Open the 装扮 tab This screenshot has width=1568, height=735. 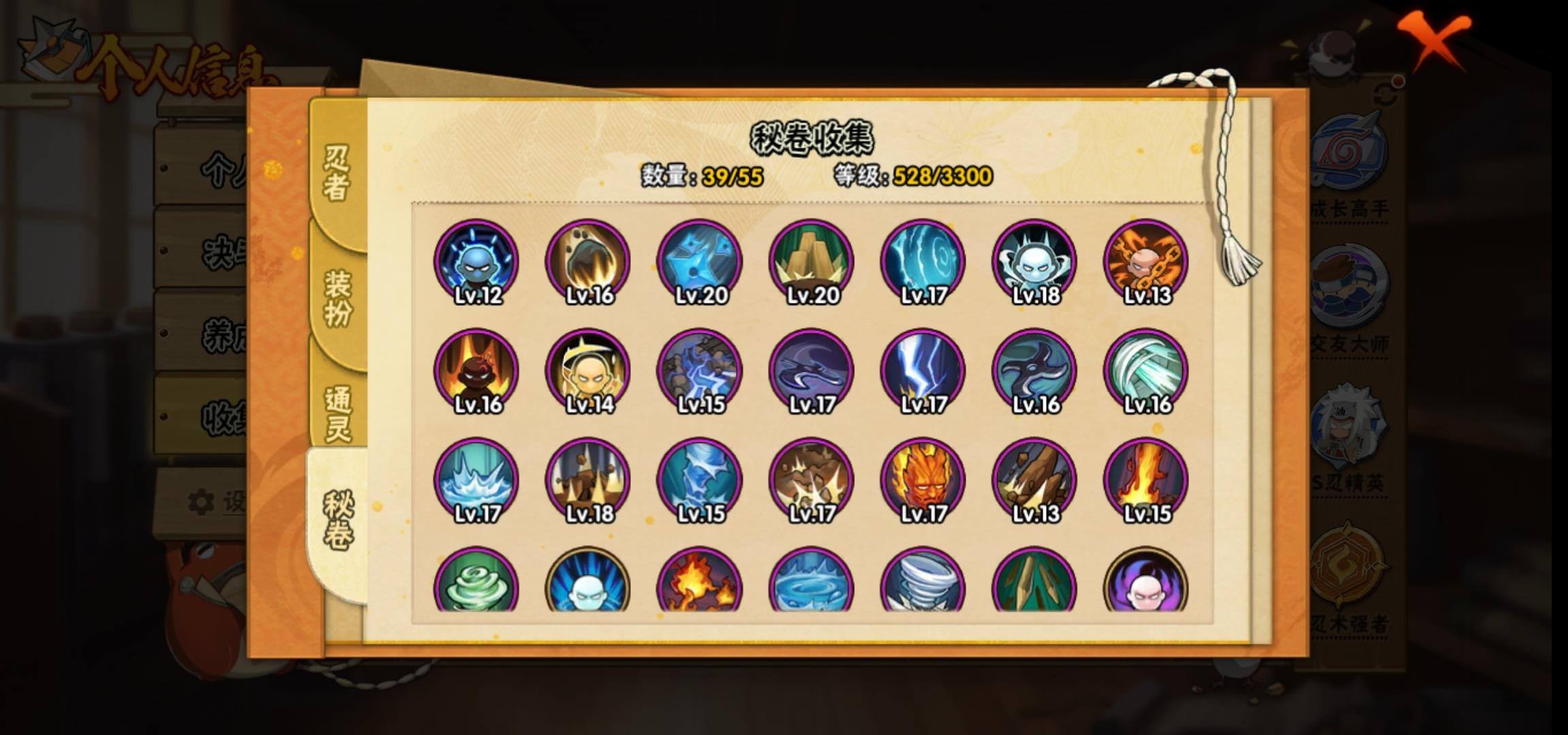(x=338, y=298)
